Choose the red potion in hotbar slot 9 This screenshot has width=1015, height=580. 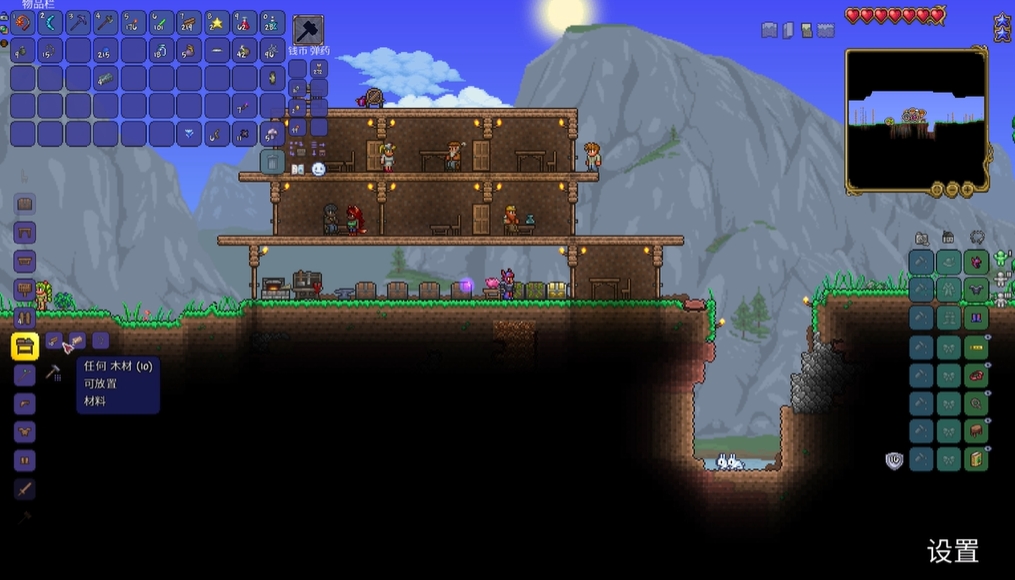click(245, 22)
